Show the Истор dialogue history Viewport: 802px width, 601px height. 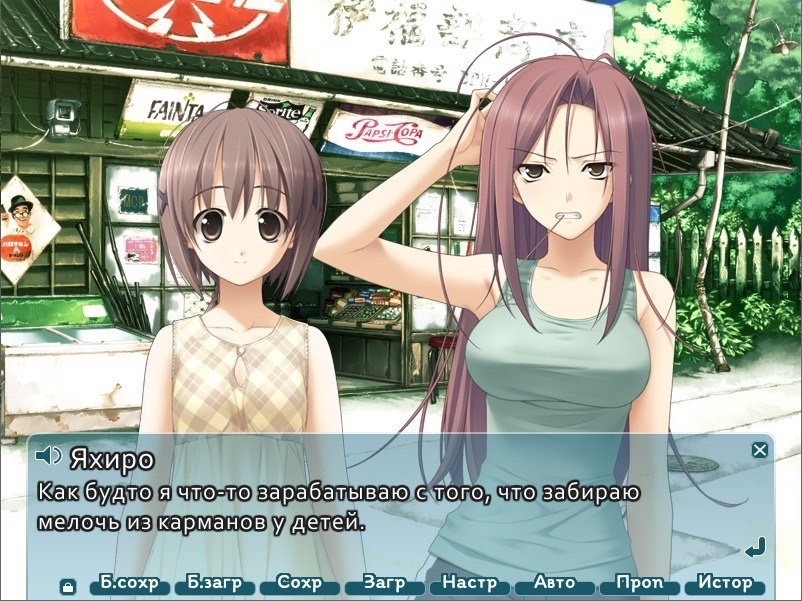coord(725,583)
